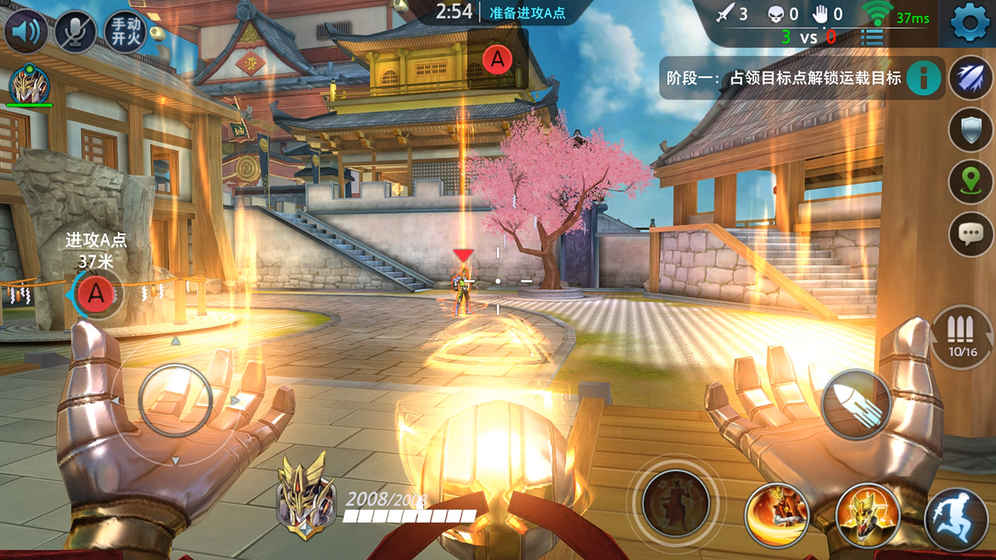996x560 pixels.
Task: Open the settings gear menu
Action: [968, 22]
